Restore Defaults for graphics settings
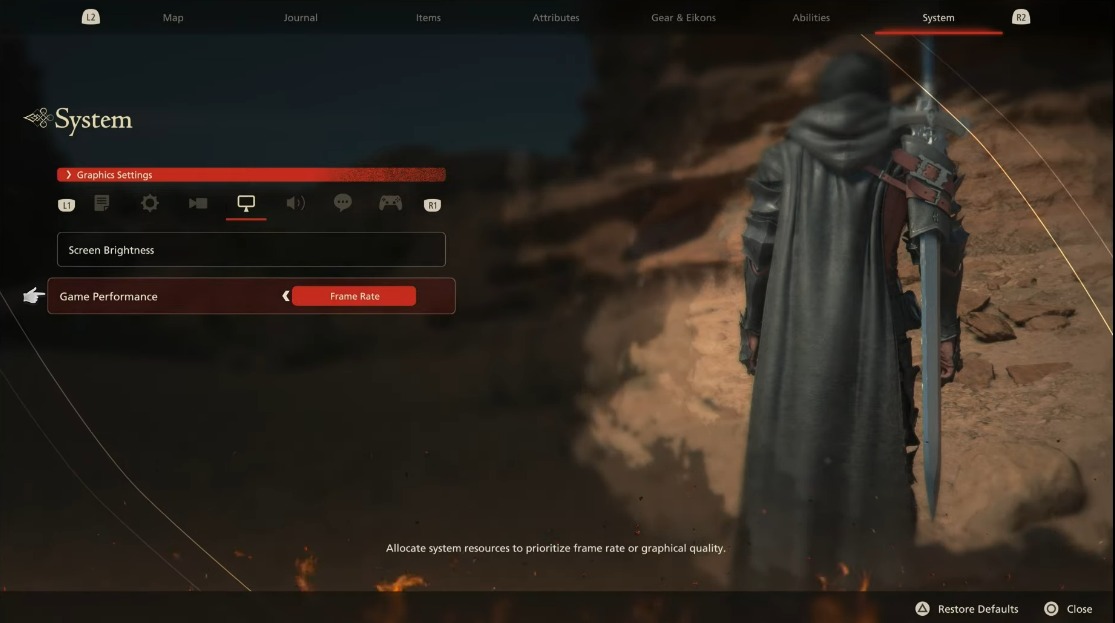This screenshot has width=1115, height=623. point(967,609)
